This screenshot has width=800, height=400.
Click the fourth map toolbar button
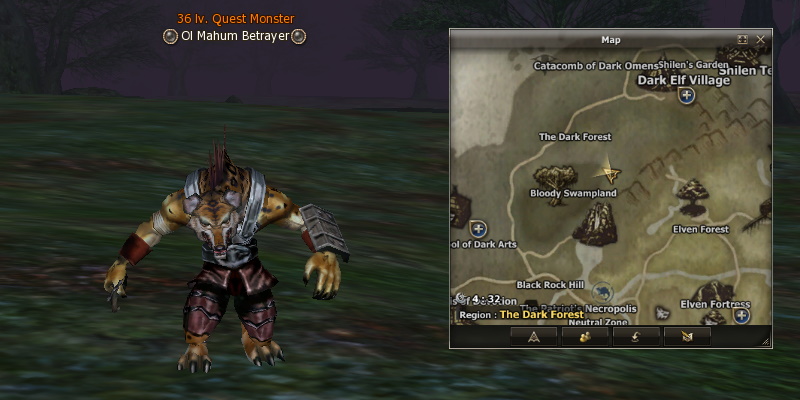pyautogui.click(x=687, y=336)
